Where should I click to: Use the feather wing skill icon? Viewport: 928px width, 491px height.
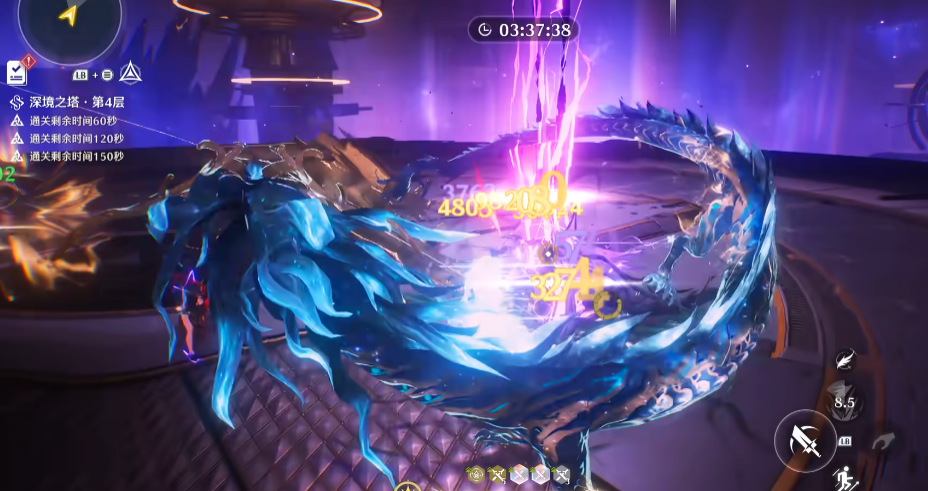[846, 359]
